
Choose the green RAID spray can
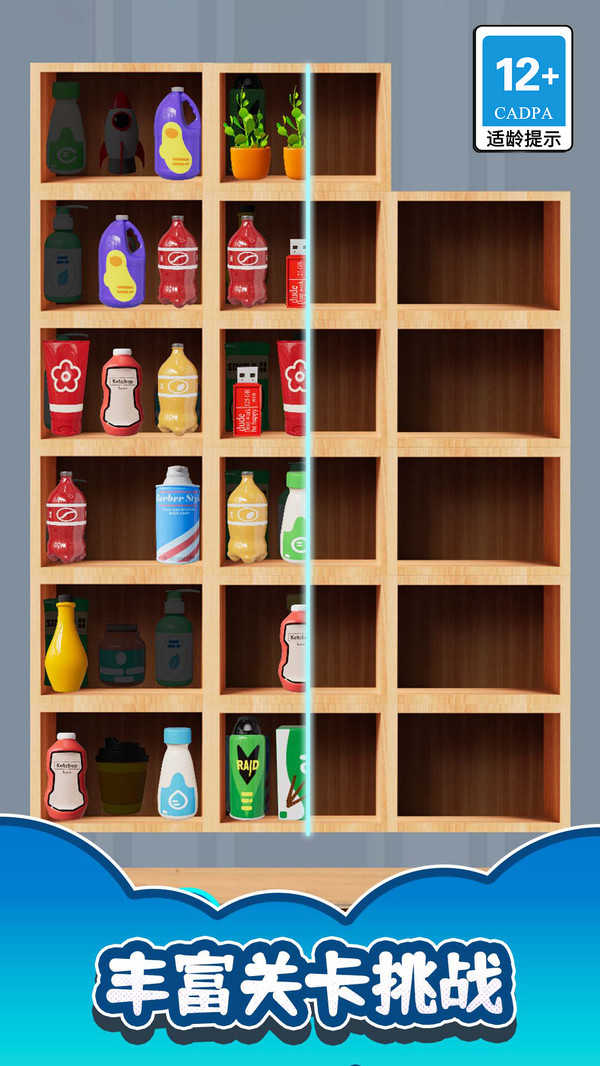click(x=247, y=769)
